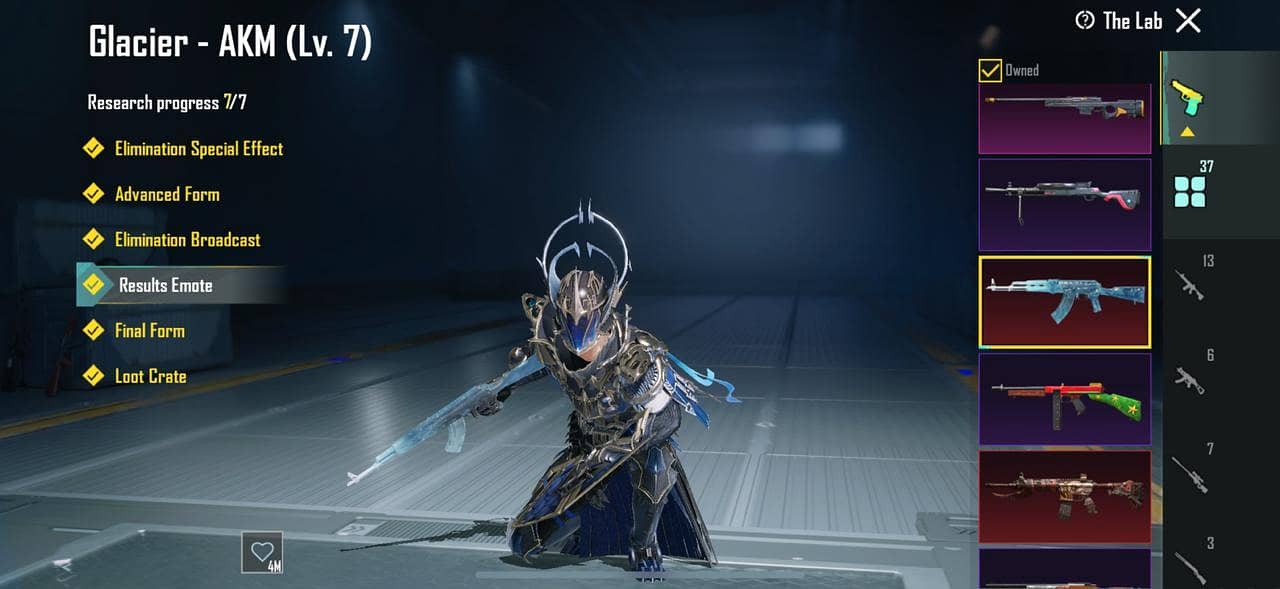This screenshot has width=1280, height=589.
Task: Switch to the weapon tab showing 13
Action: 1190,282
